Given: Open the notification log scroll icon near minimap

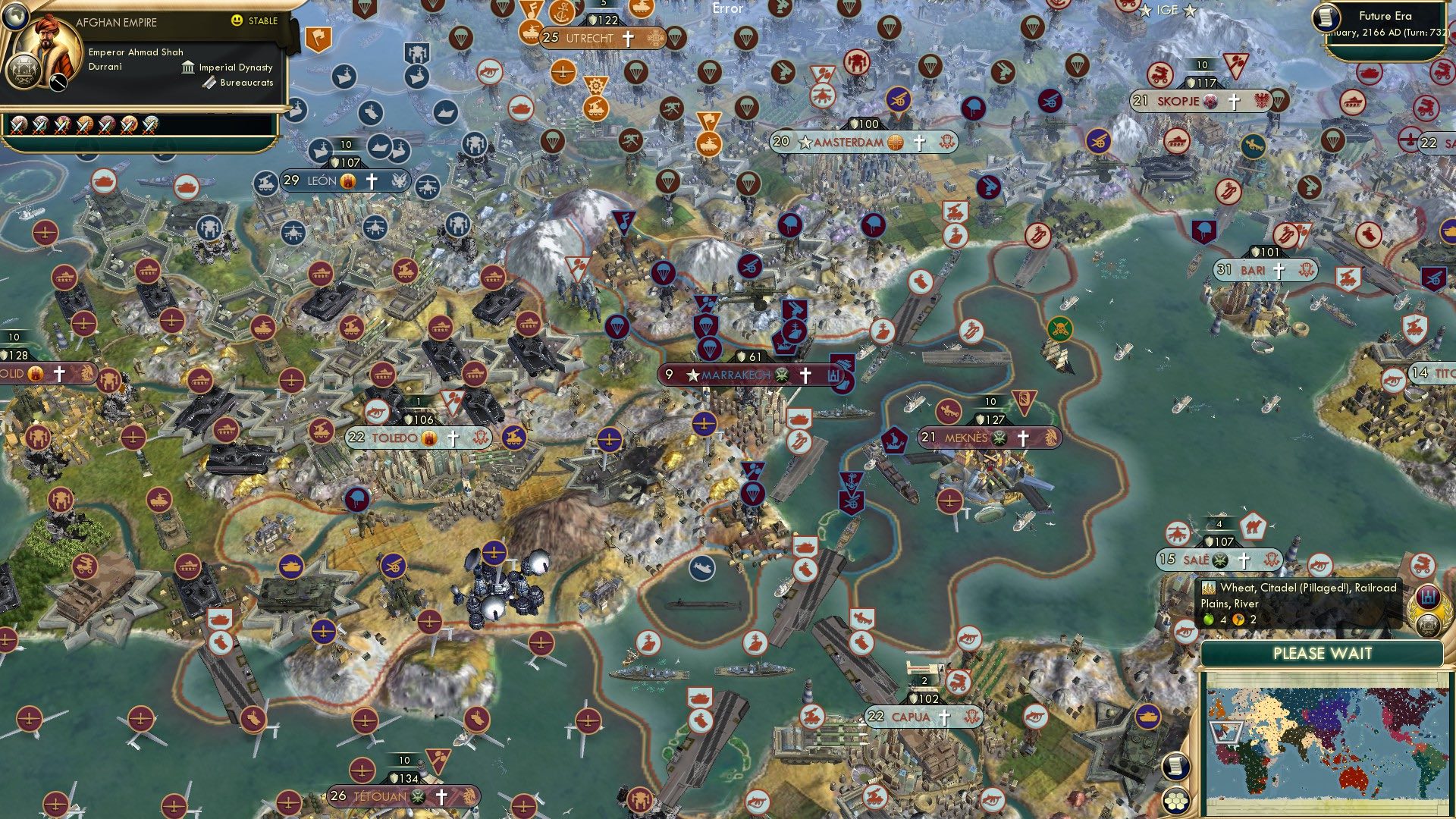Looking at the screenshot, I should click(x=1175, y=767).
